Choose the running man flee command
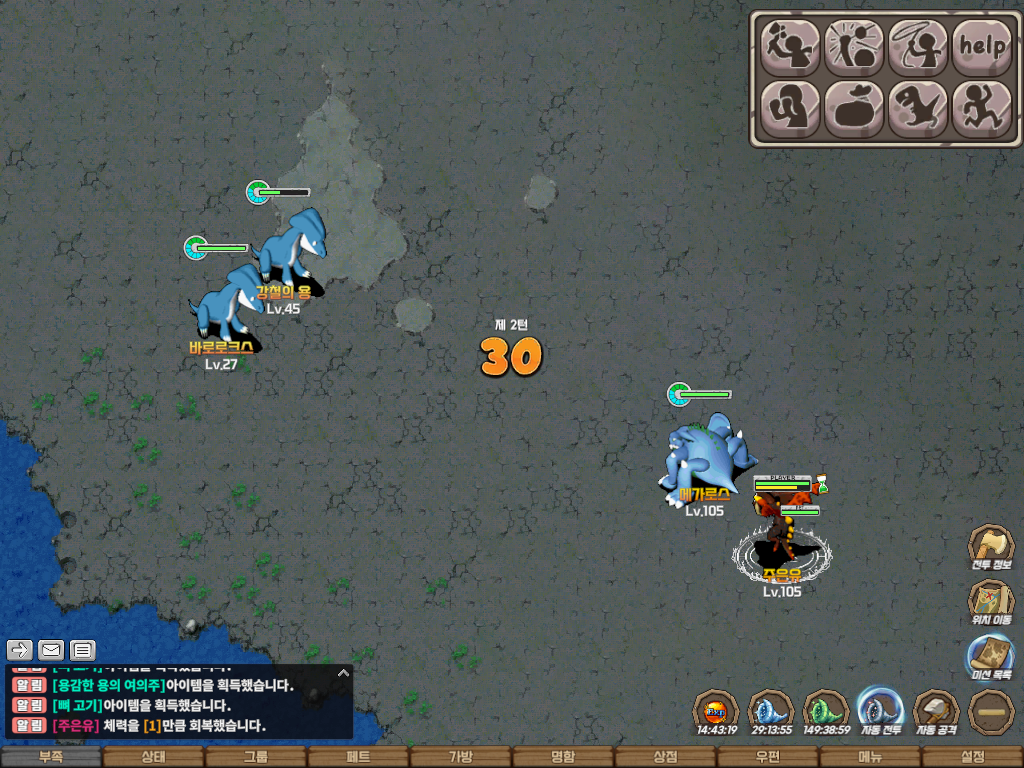1024x768 pixels. [x=982, y=108]
